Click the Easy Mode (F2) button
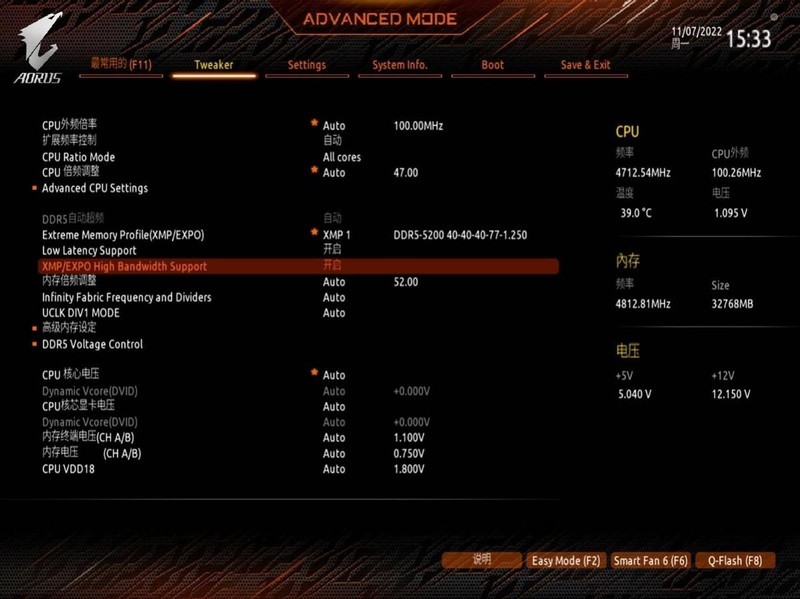Image resolution: width=800 pixels, height=599 pixels. [x=566, y=561]
